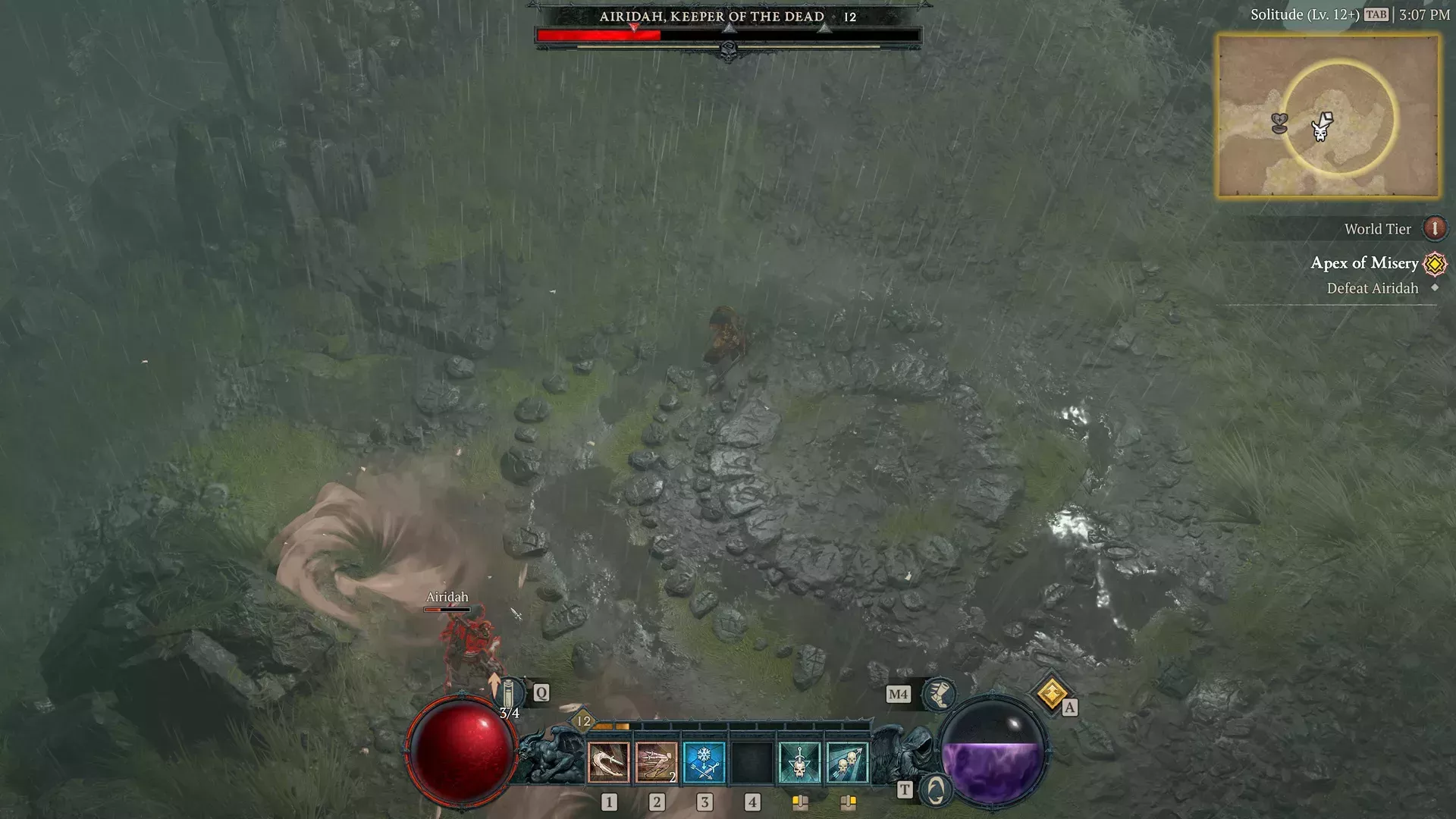Click the Town Portal icon next to T
This screenshot has width=1456, height=819.
pos(938,790)
